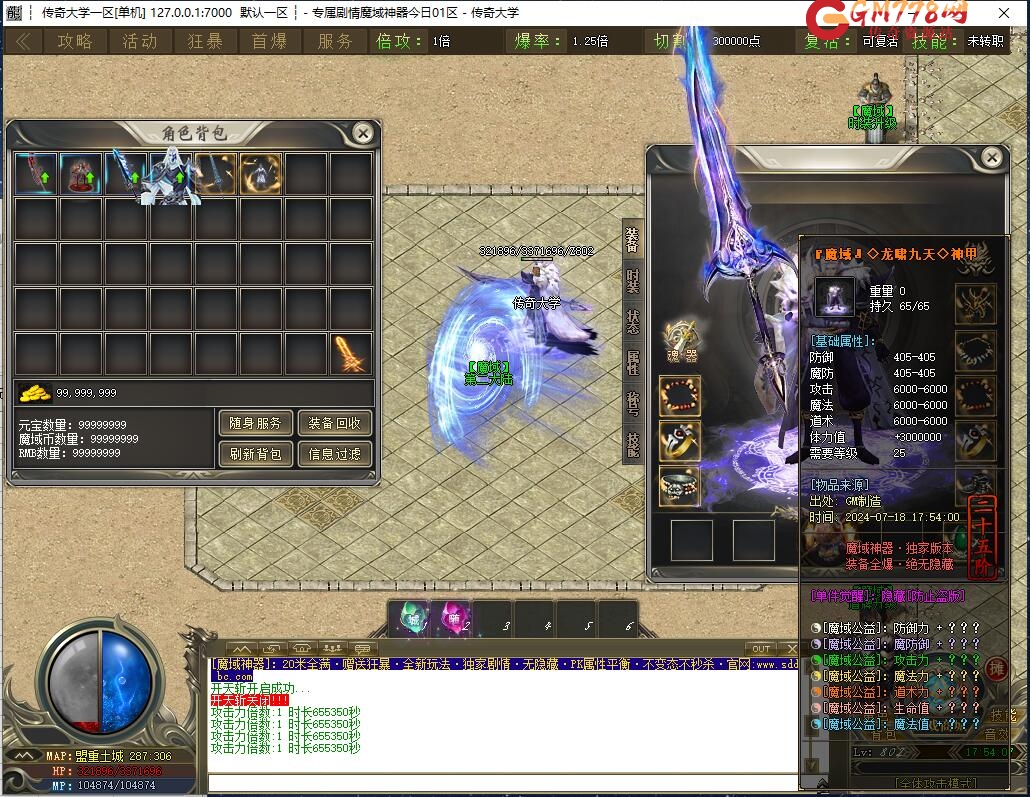Select the 狂暴 top-bar button
The image size is (1030, 797).
point(205,41)
